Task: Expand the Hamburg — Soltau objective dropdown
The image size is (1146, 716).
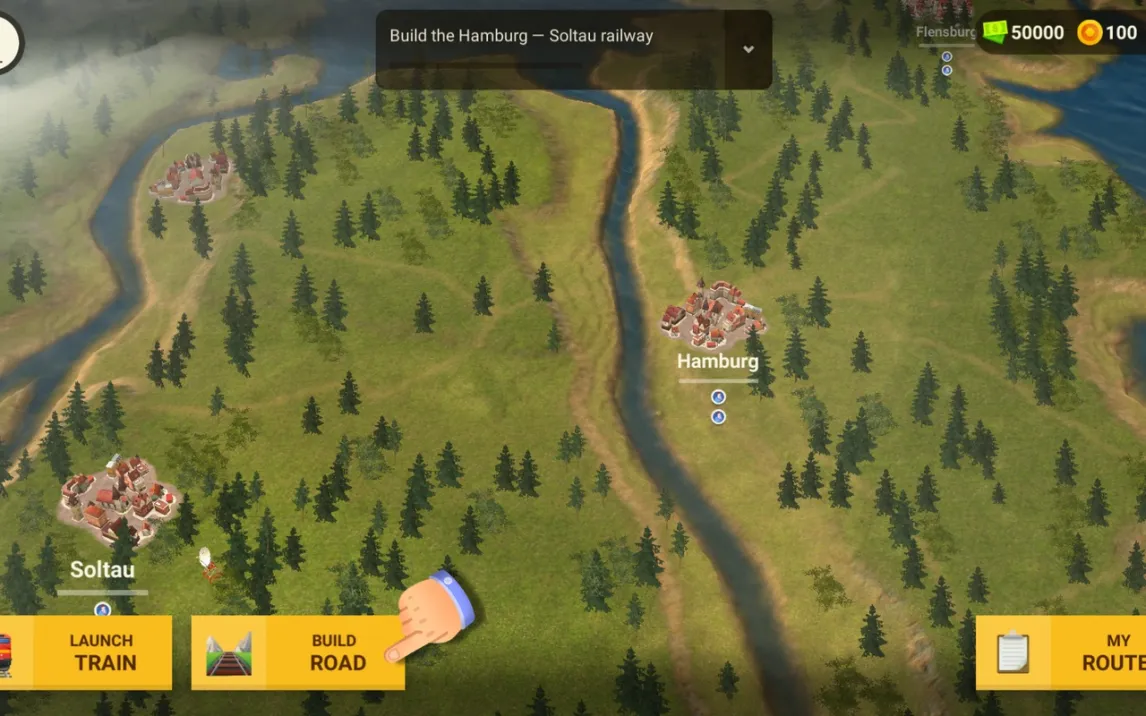Action: pos(748,49)
